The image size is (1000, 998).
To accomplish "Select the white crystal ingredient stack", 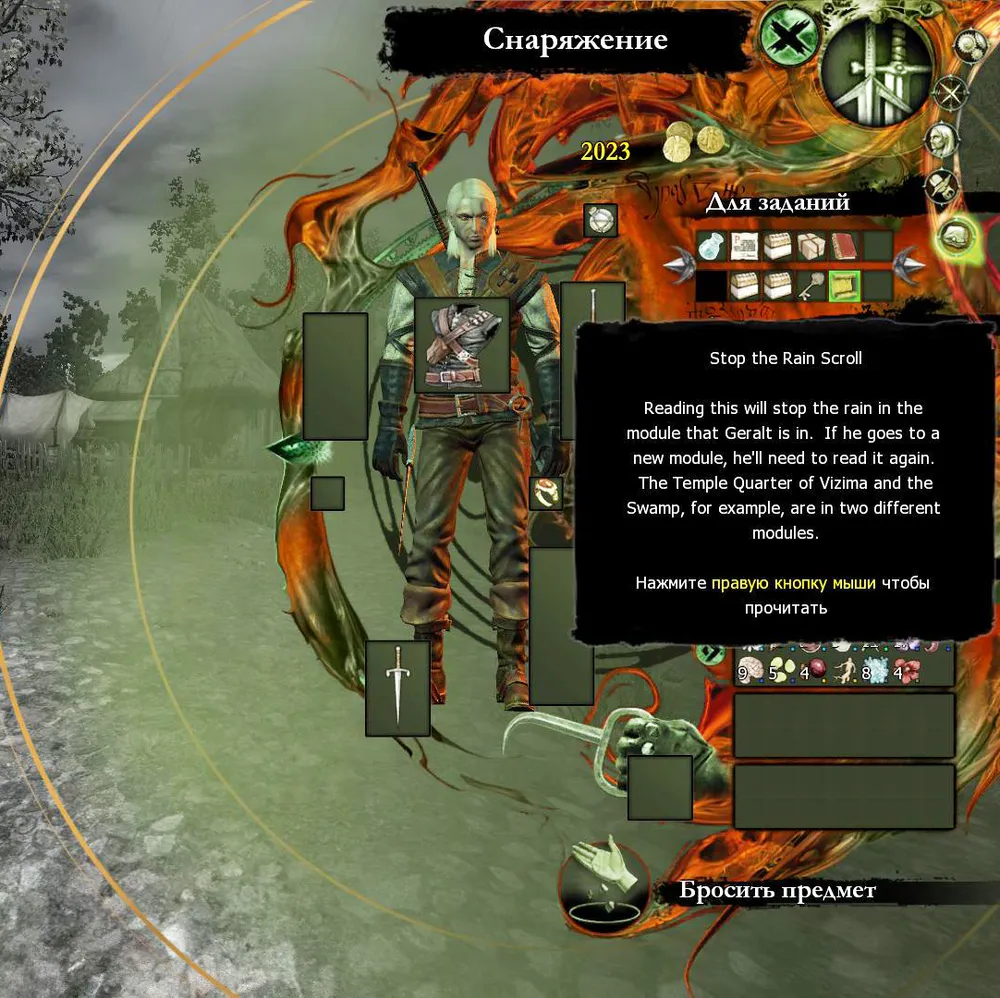I will pyautogui.click(x=875, y=670).
